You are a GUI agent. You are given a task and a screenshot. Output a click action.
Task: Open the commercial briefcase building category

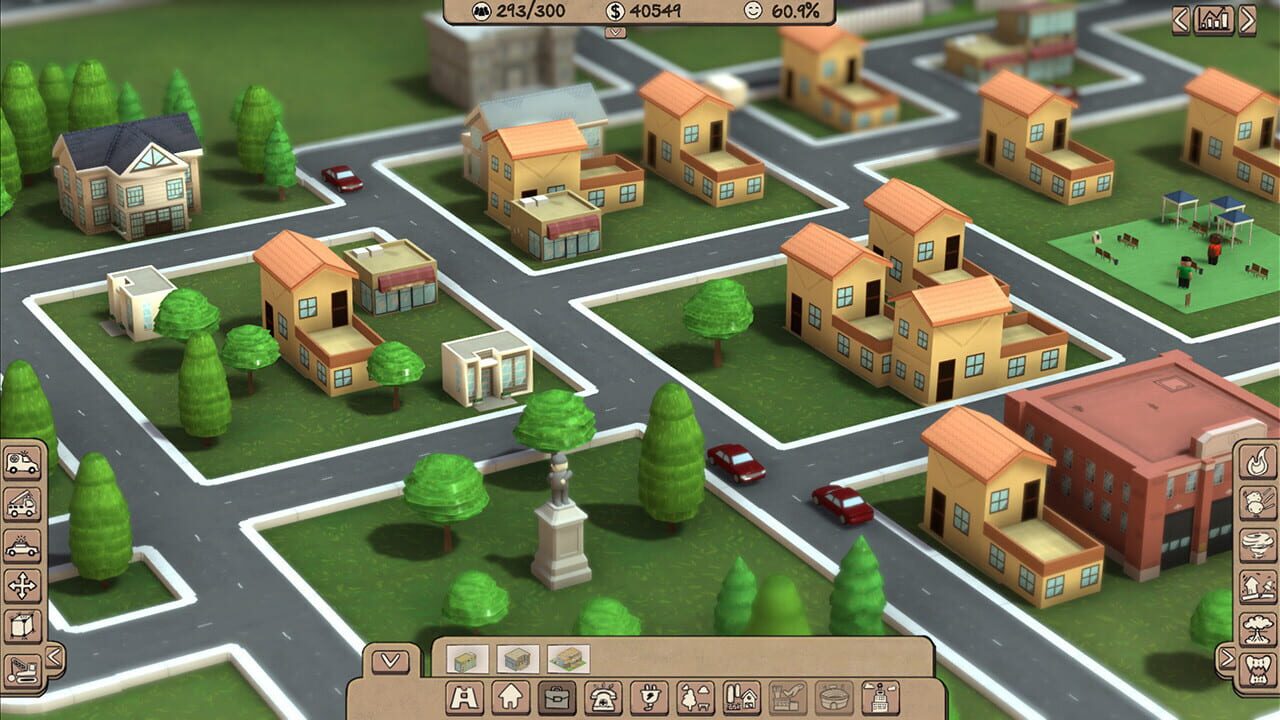coord(556,695)
